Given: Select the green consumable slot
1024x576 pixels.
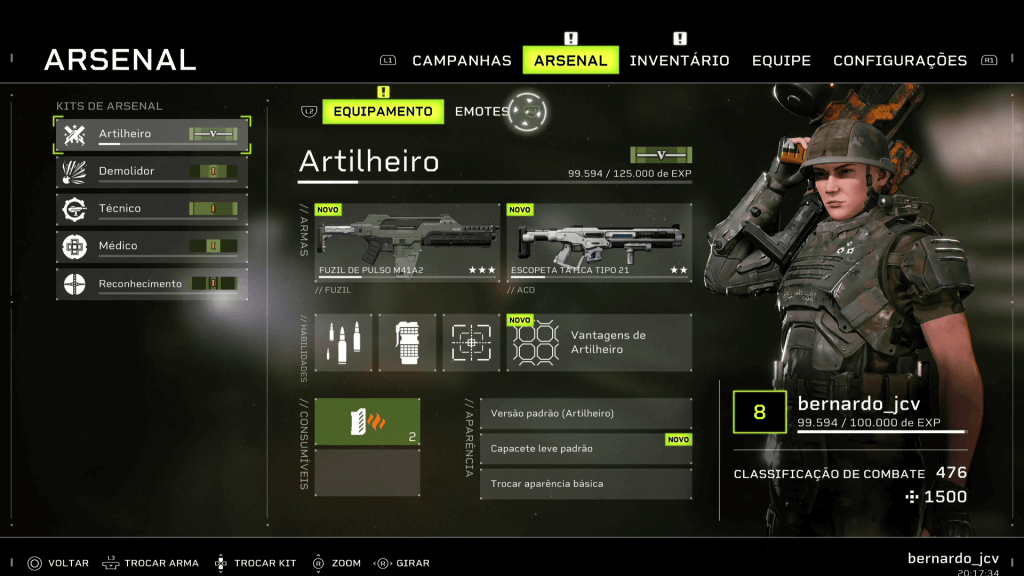Looking at the screenshot, I should [x=367, y=421].
